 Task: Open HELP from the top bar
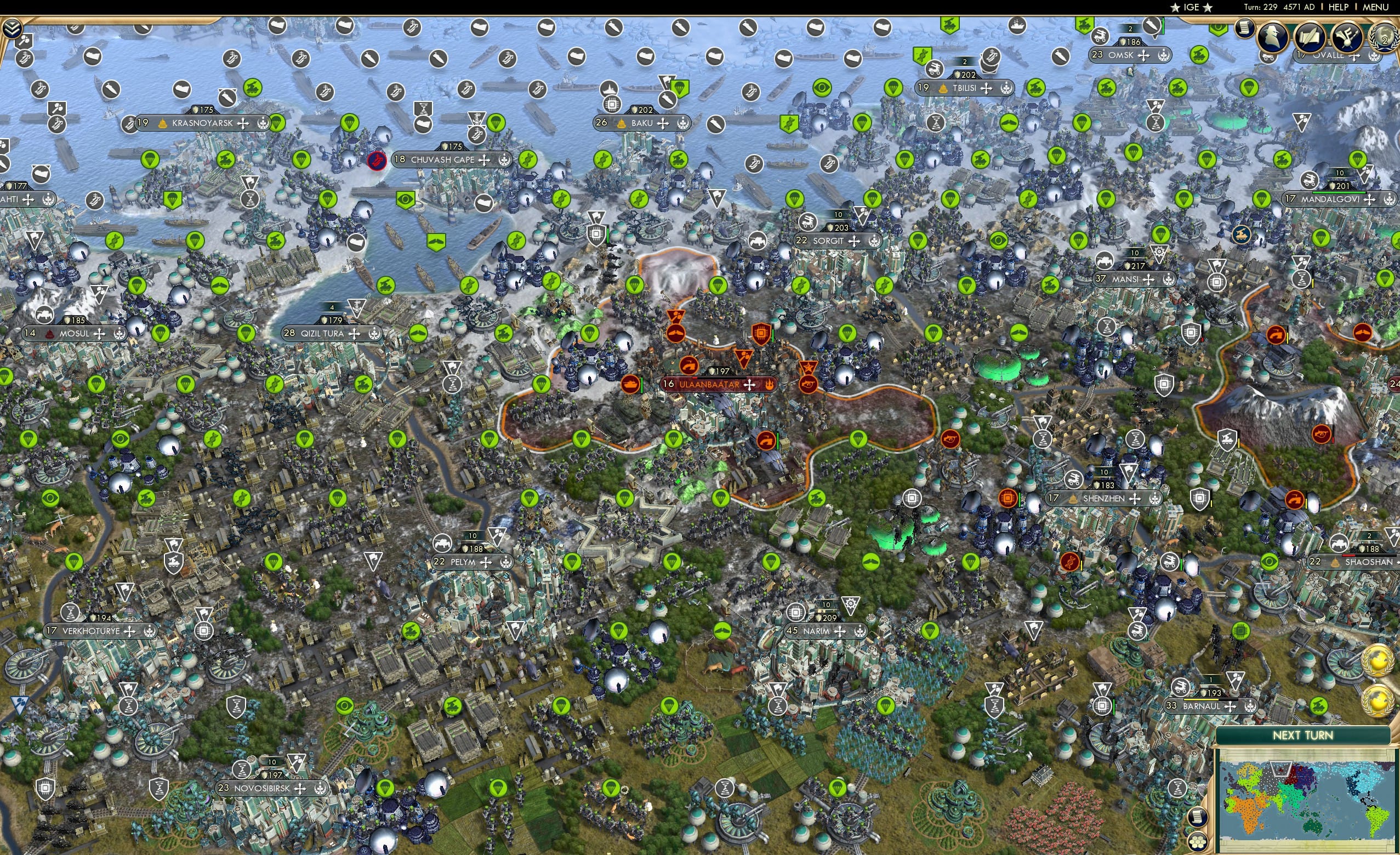pyautogui.click(x=1339, y=7)
